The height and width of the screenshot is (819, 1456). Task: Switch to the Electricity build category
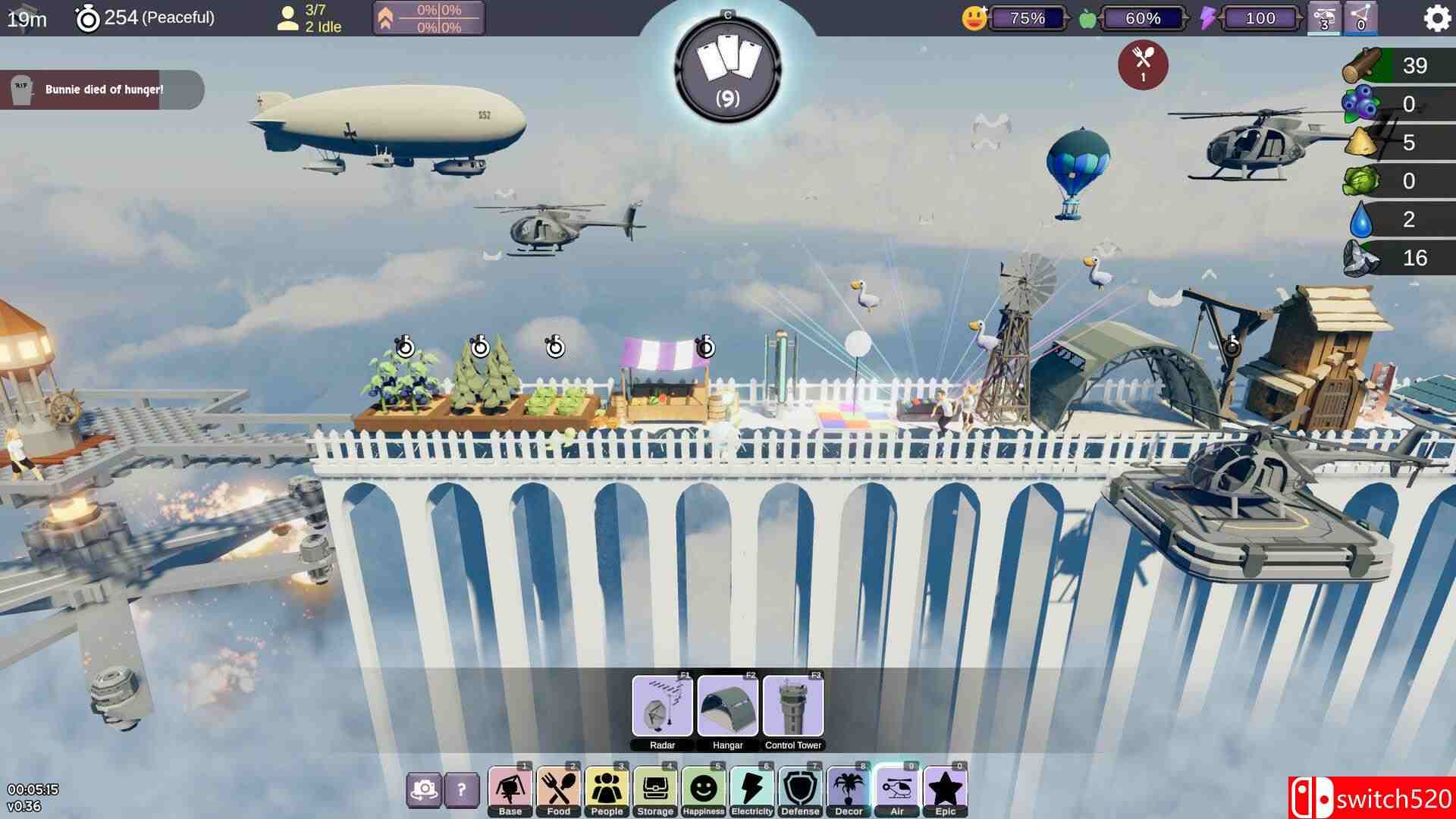pyautogui.click(x=752, y=792)
